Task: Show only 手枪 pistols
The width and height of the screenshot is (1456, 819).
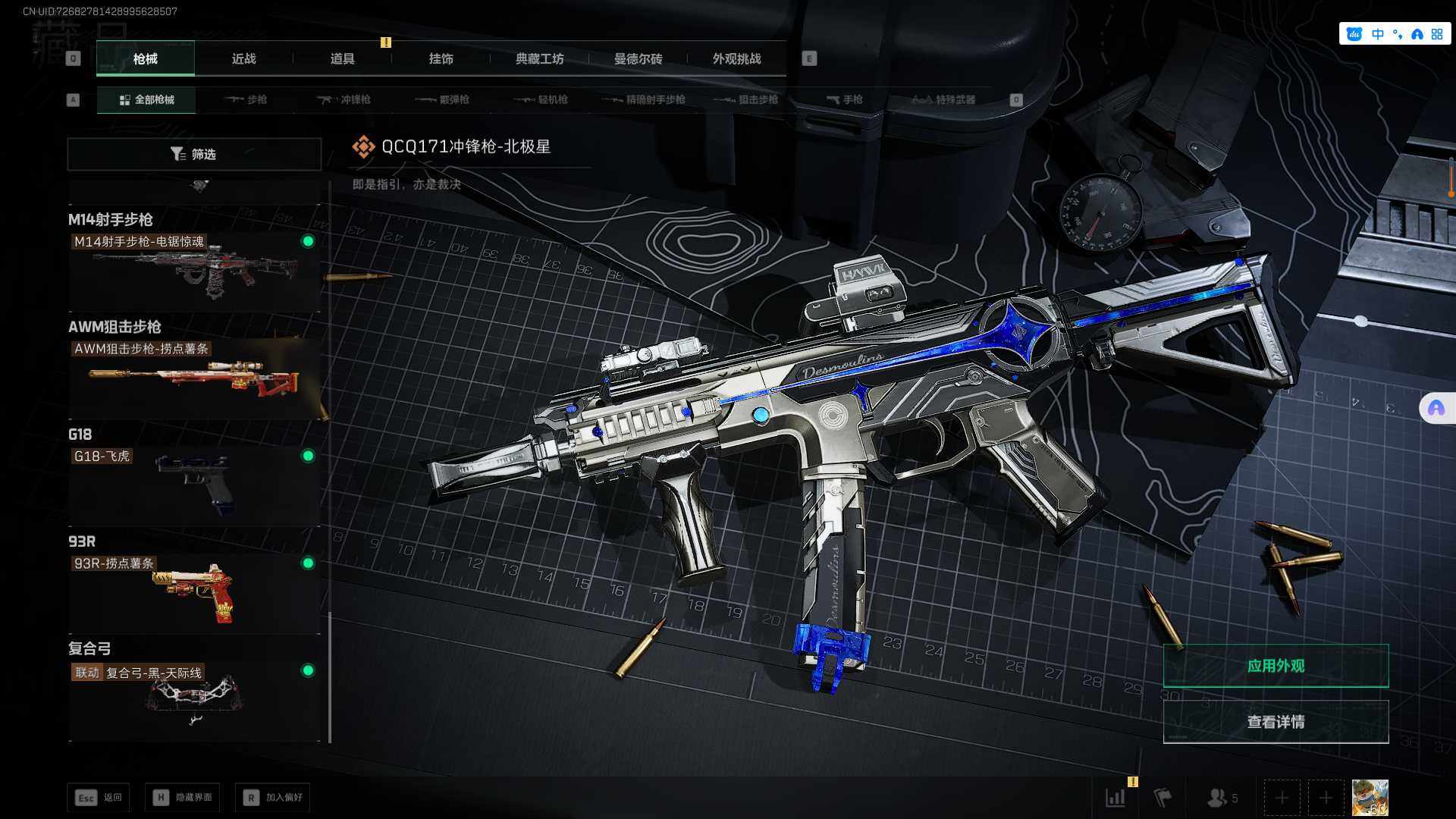Action: coord(845,99)
